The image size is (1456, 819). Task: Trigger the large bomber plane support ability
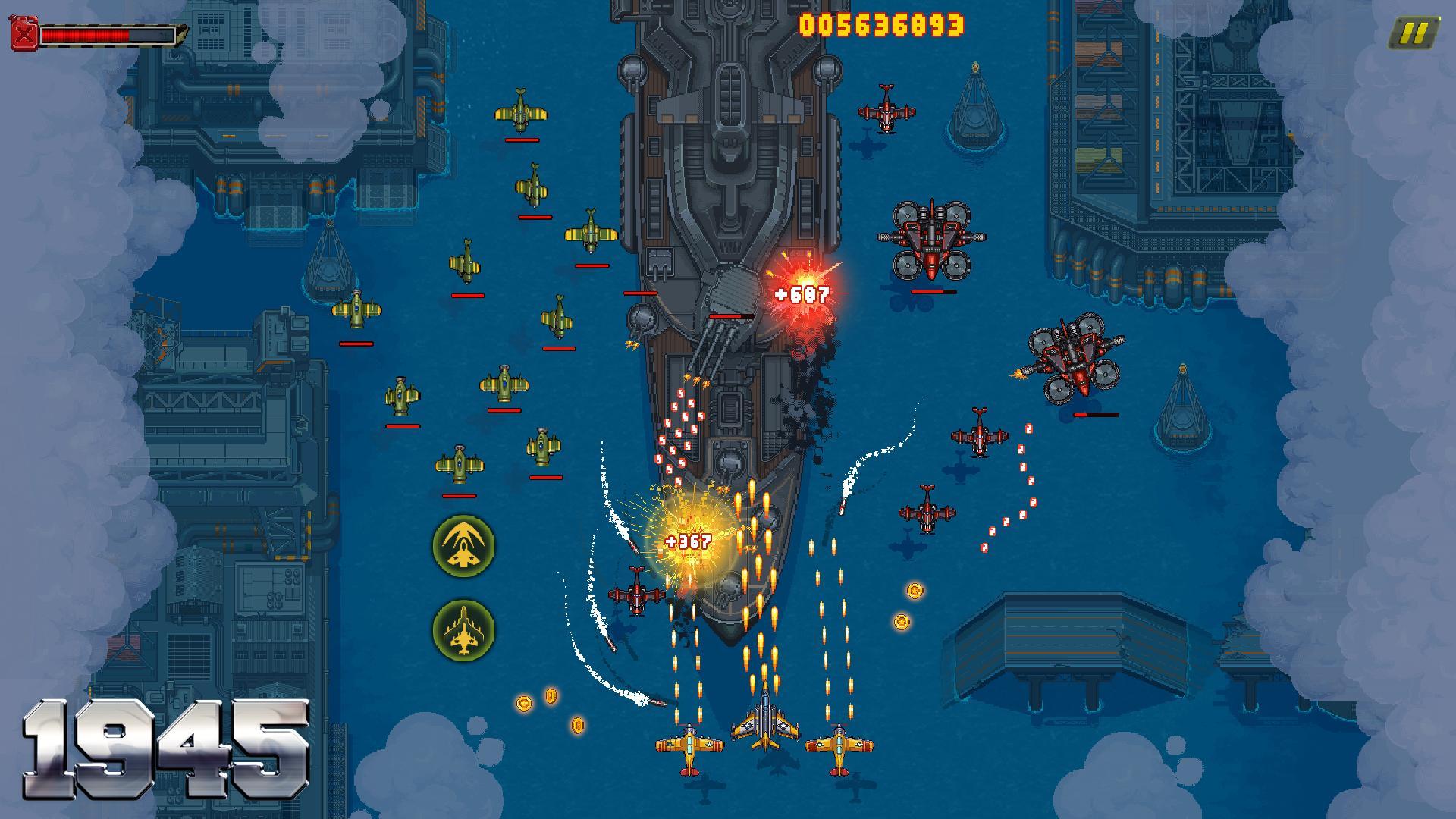463,630
